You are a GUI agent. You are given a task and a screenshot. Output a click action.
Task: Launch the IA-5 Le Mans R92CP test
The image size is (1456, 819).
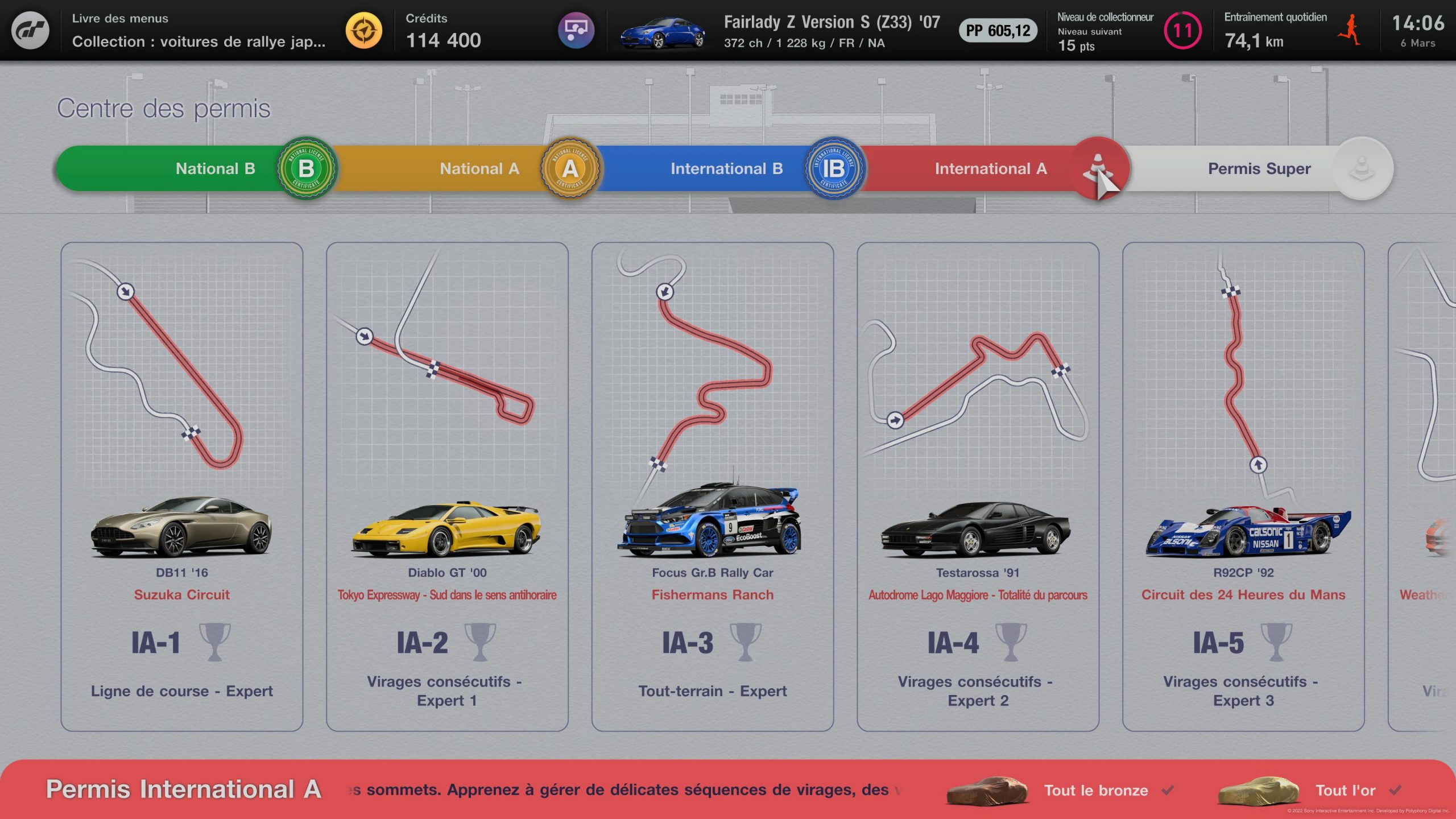coord(1243,486)
